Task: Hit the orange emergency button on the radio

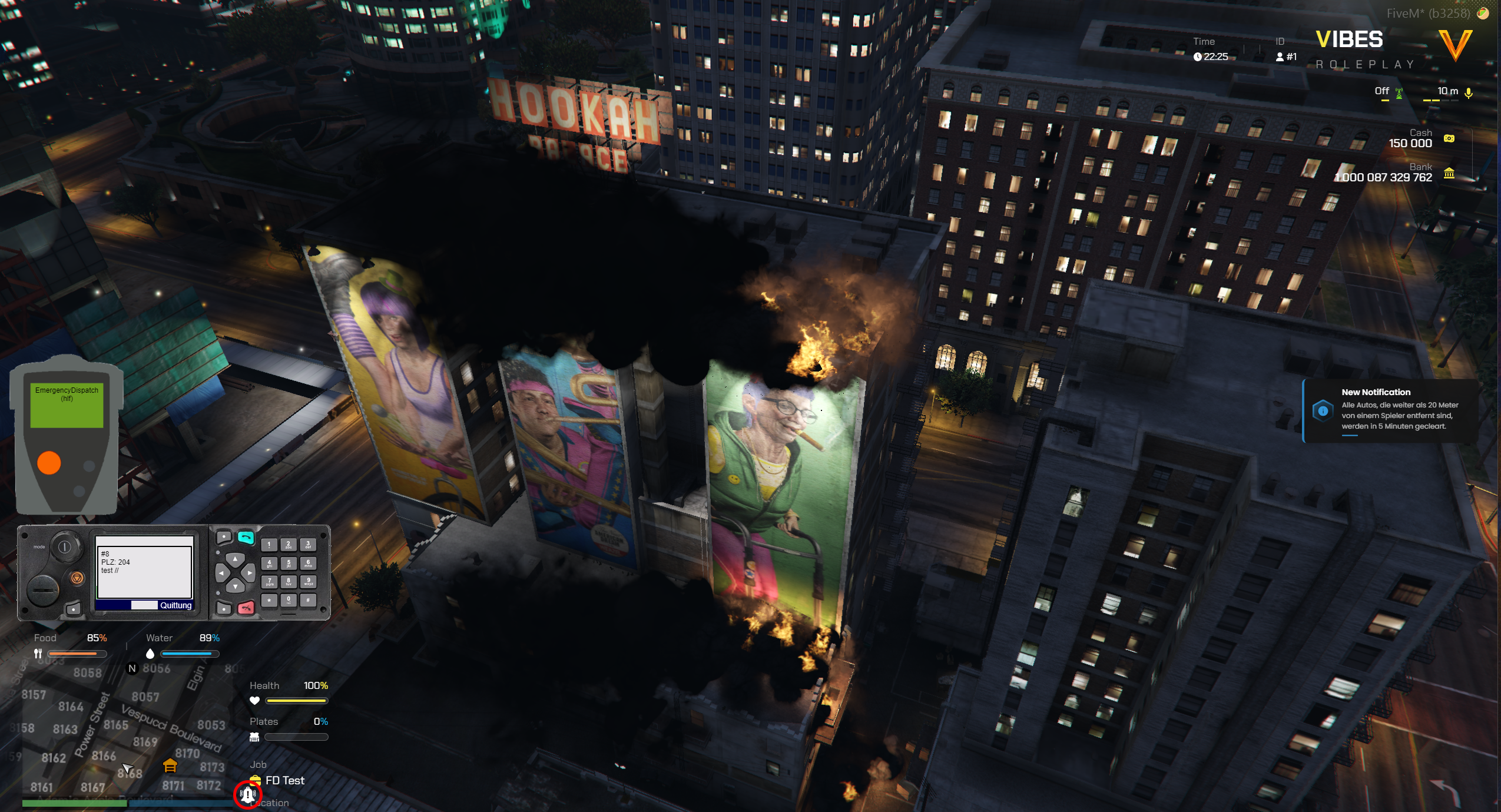Action: click(77, 578)
